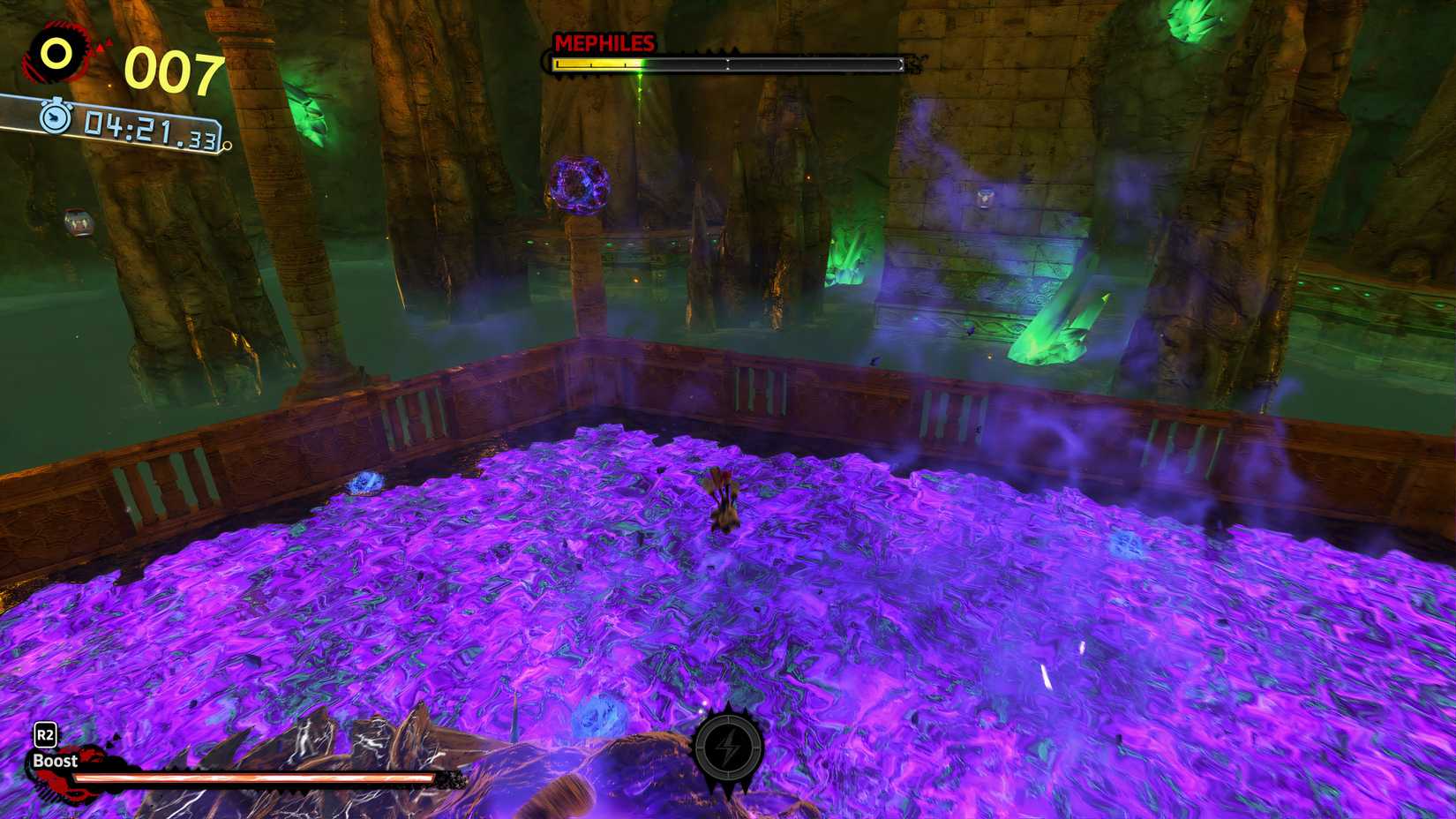Select the blue stopwatch timer icon
The image size is (1456, 819).
click(55, 116)
